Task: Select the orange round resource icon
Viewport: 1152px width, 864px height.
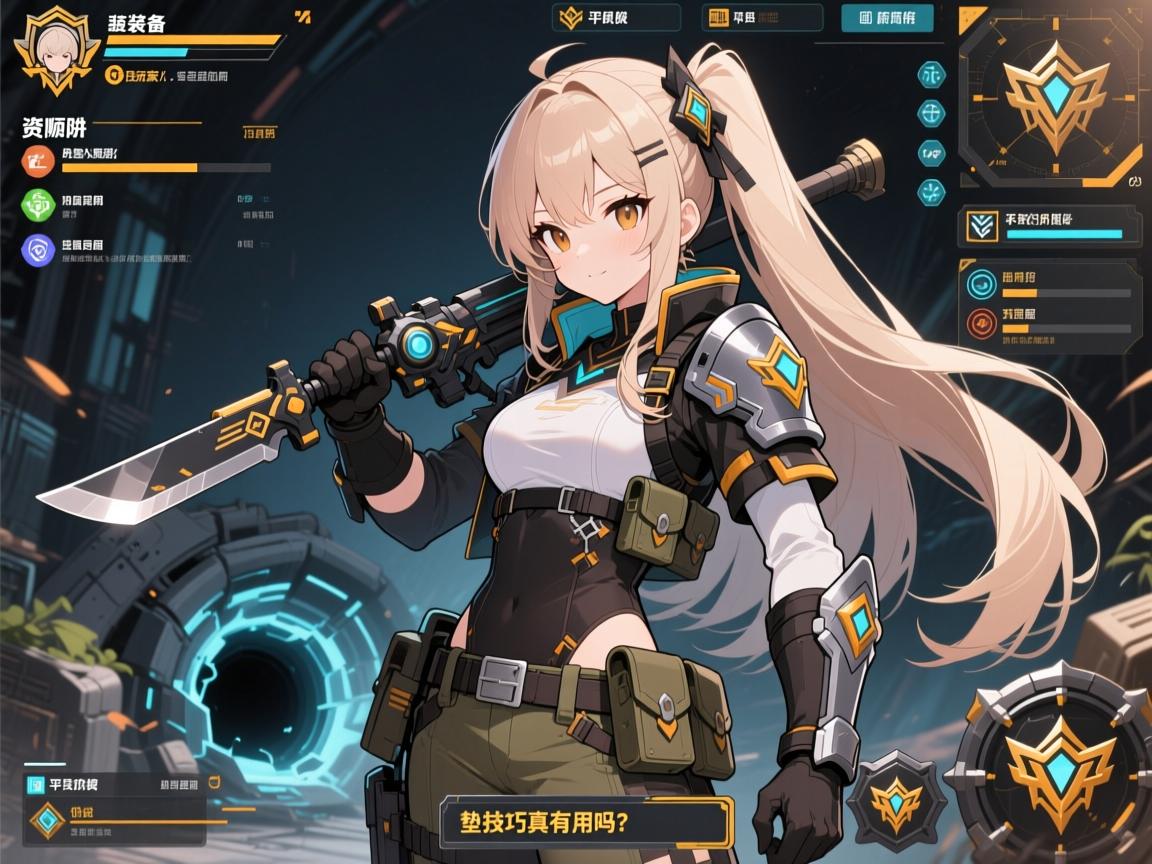Action: (x=37, y=160)
